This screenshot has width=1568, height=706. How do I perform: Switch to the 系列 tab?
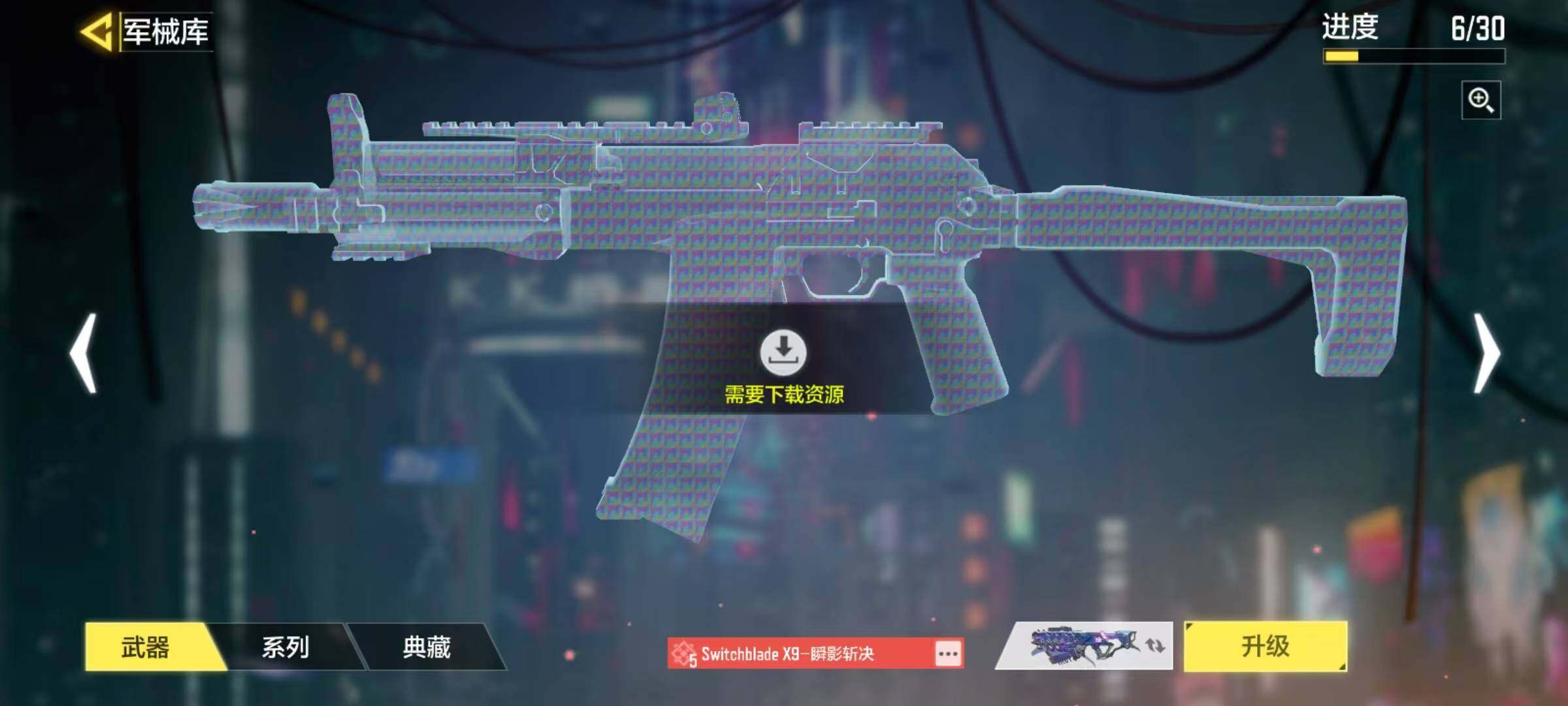[286, 647]
